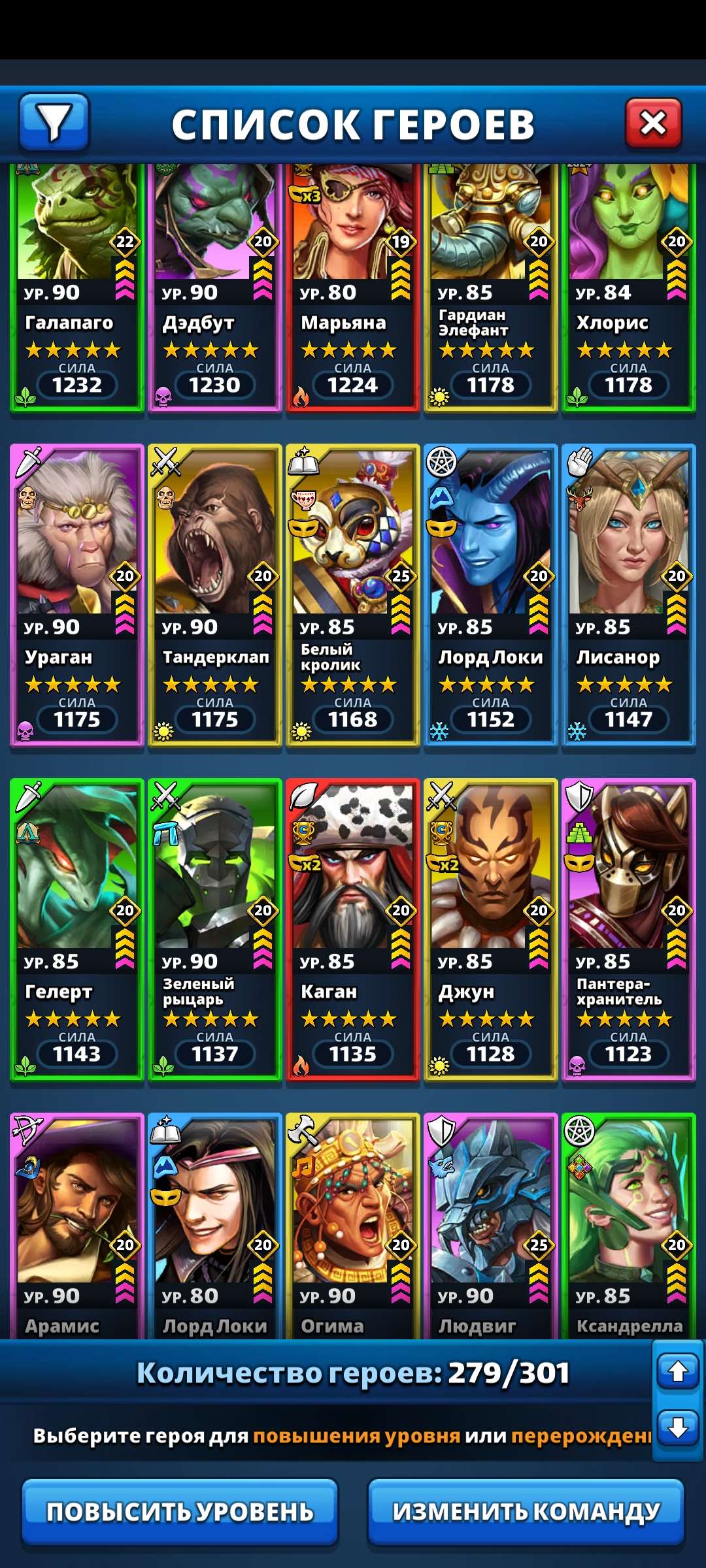The width and height of the screenshot is (706, 1568).
Task: Pick the Марьяна hero card
Action: 353,287
